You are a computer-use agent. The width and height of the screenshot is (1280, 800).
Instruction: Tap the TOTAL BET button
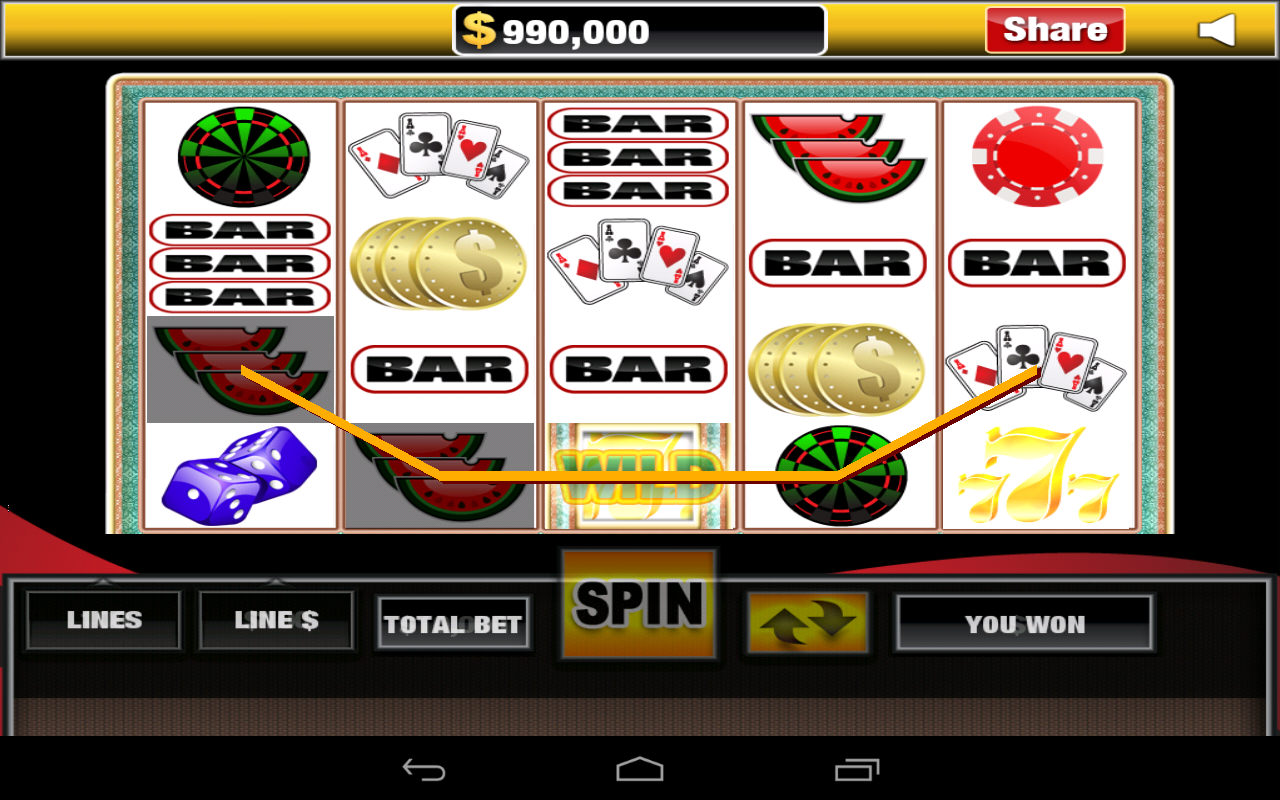click(453, 625)
